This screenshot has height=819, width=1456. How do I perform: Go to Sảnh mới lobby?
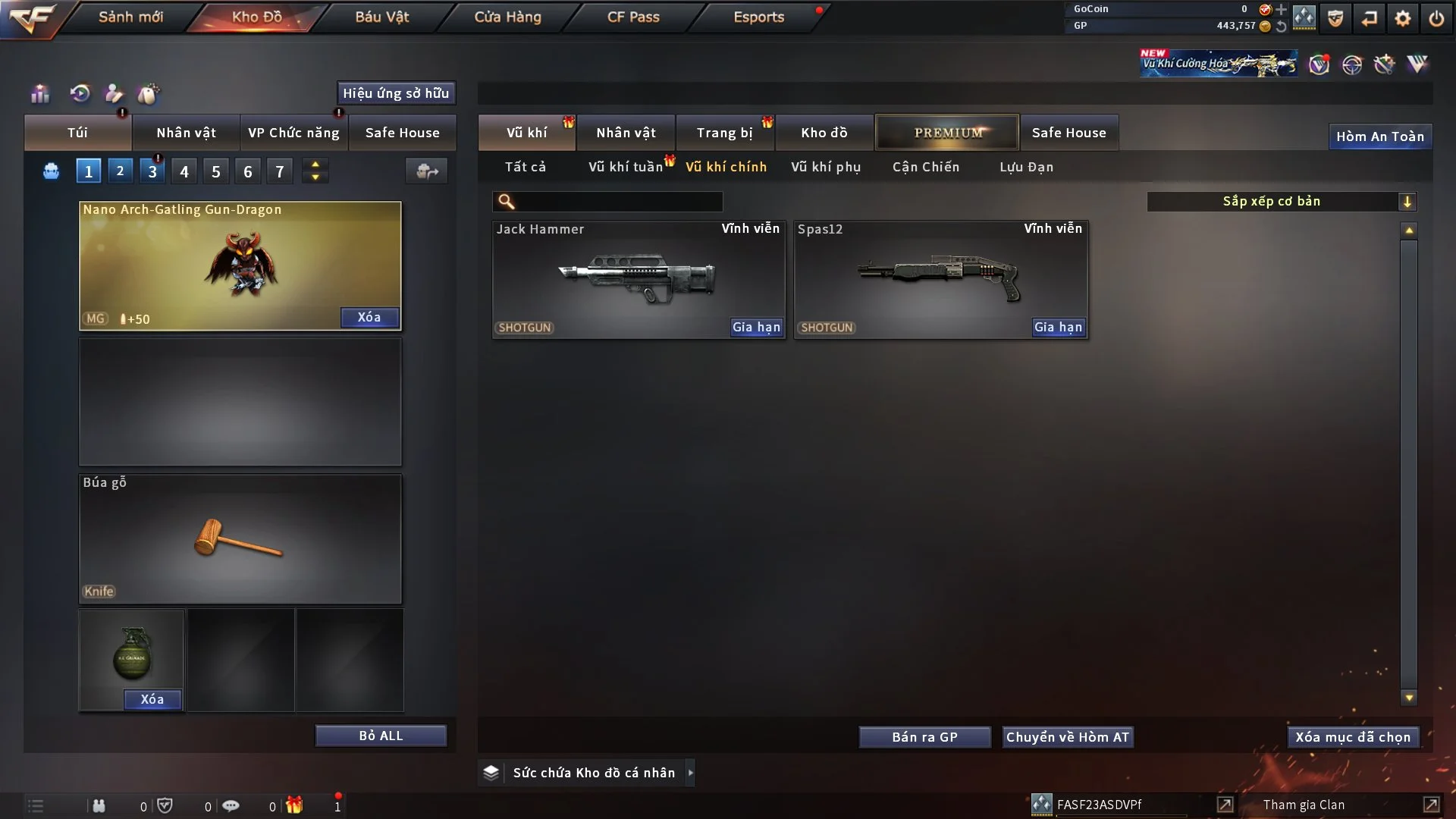pyautogui.click(x=130, y=17)
